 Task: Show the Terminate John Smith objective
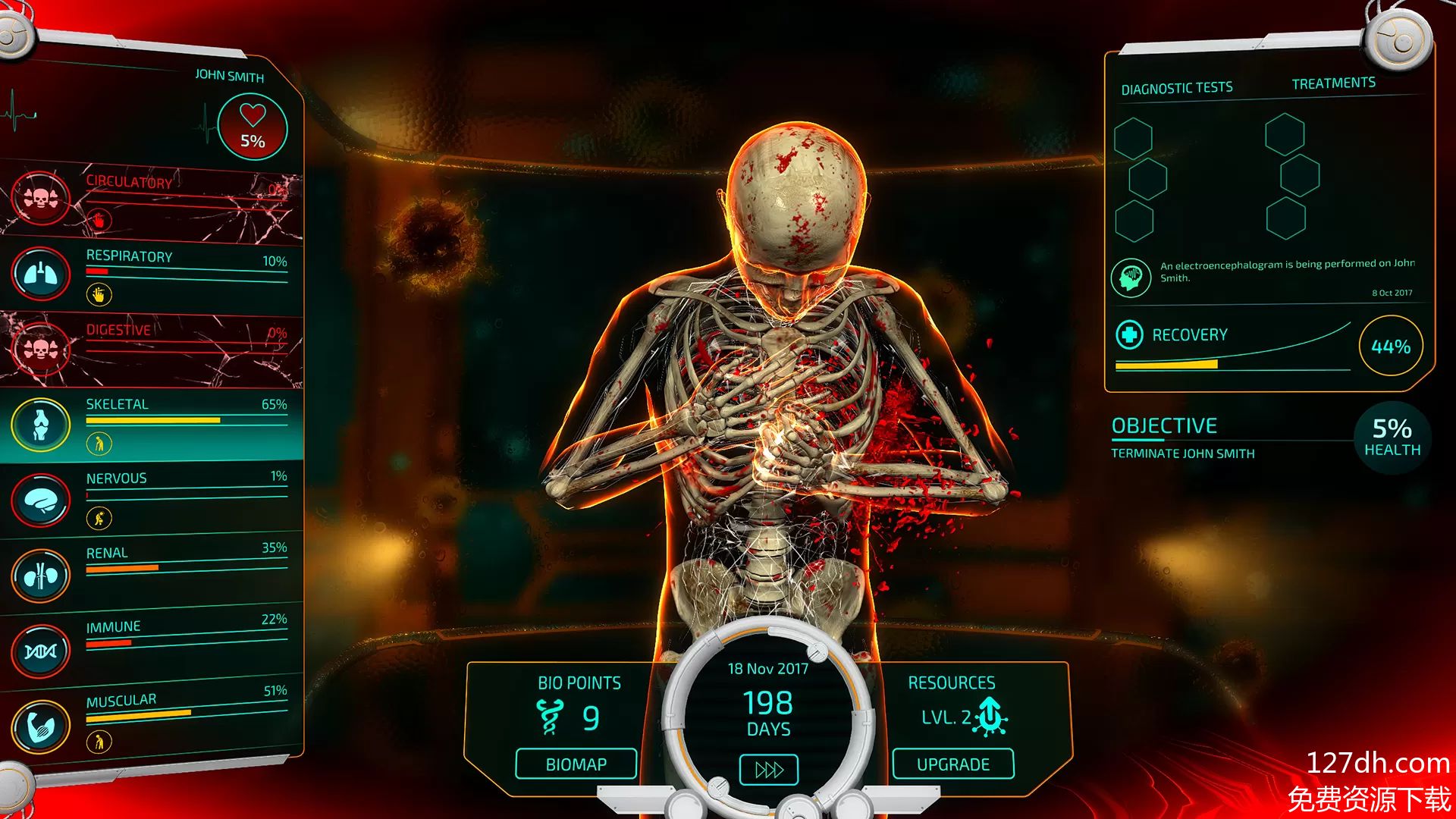1182,453
